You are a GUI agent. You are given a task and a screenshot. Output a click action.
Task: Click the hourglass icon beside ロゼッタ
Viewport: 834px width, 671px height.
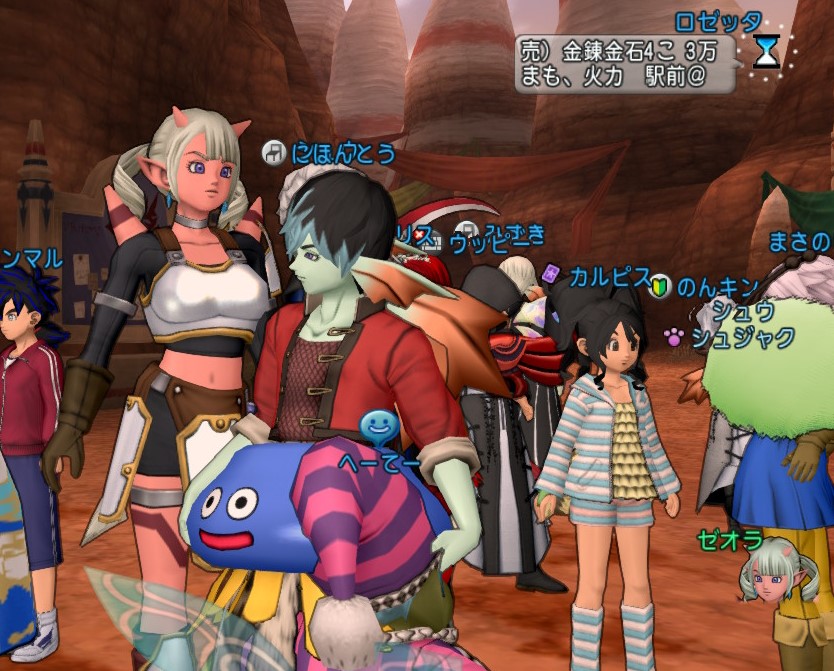767,50
